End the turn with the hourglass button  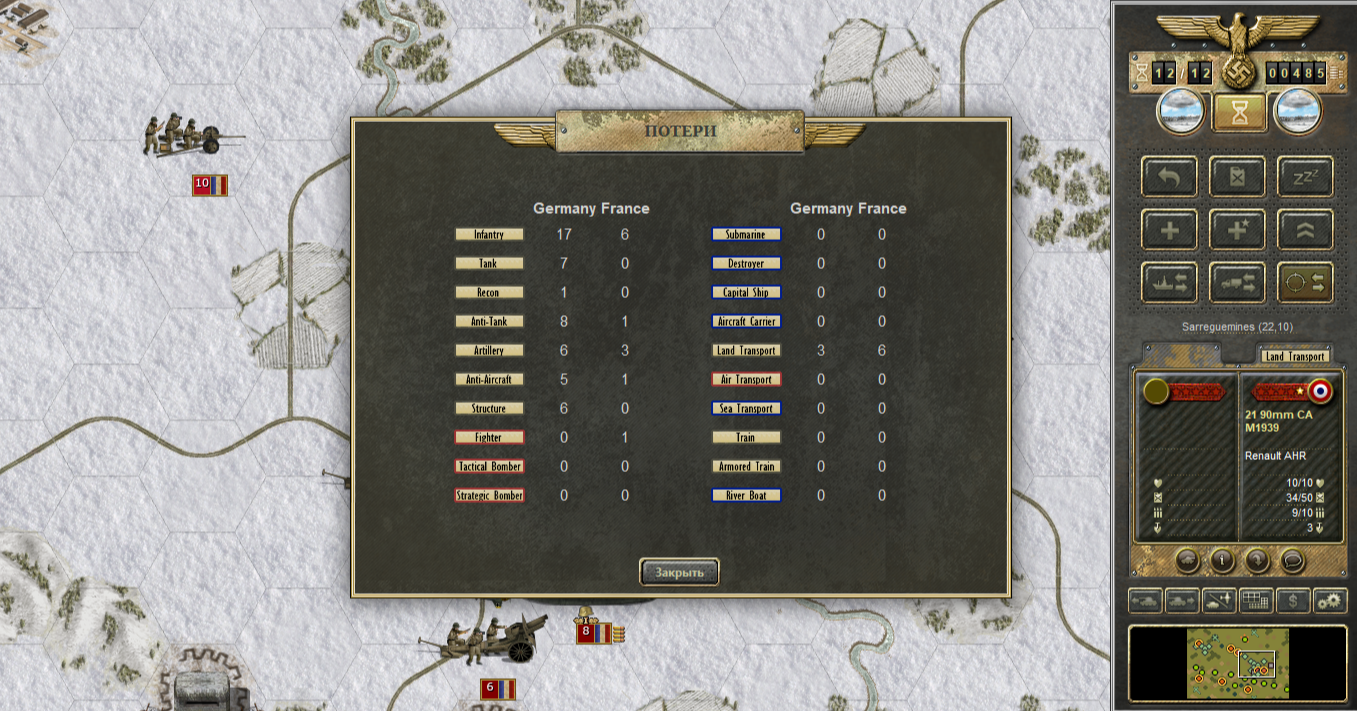(1239, 112)
